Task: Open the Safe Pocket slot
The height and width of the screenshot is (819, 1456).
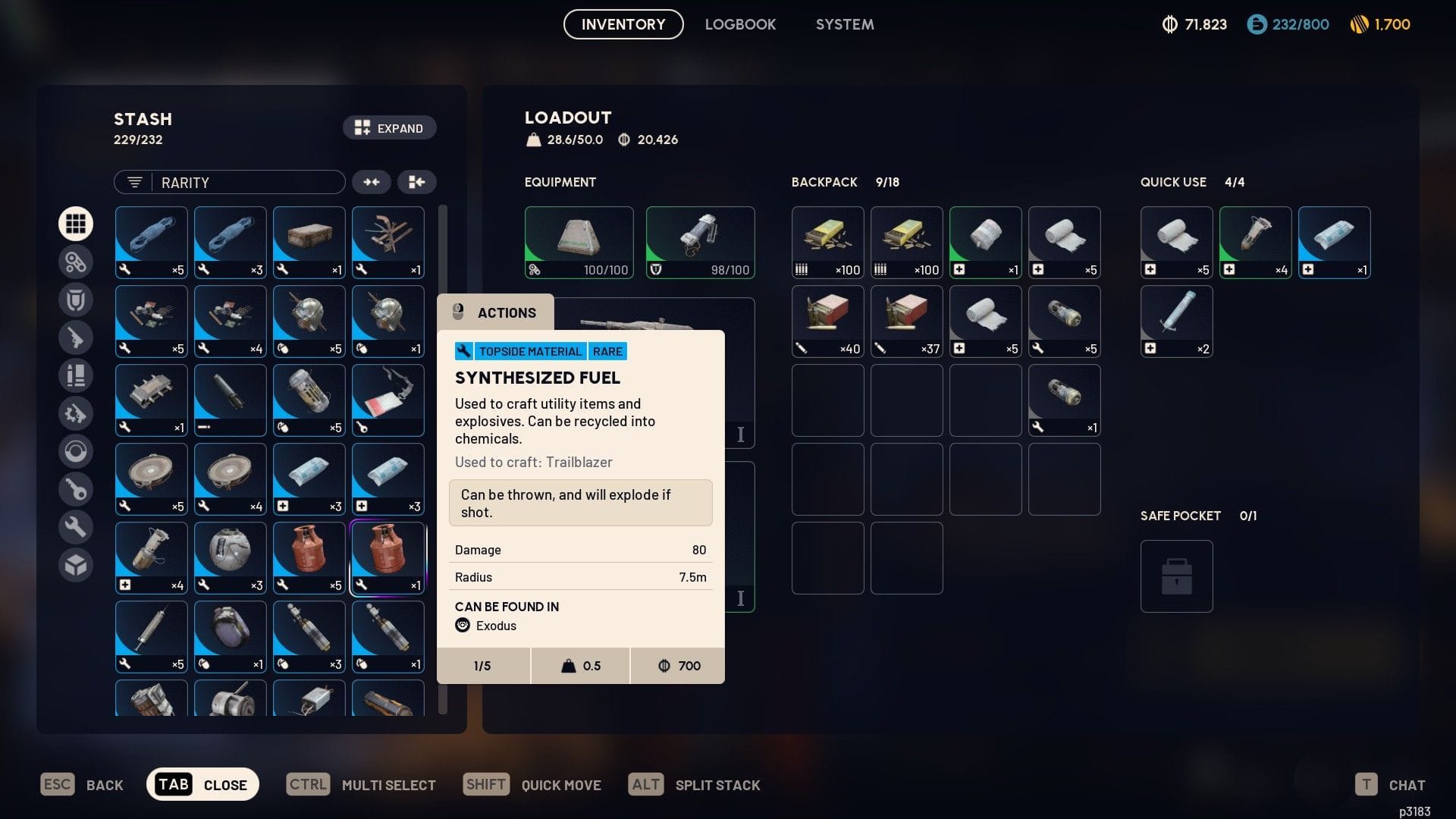Action: coord(1176,576)
